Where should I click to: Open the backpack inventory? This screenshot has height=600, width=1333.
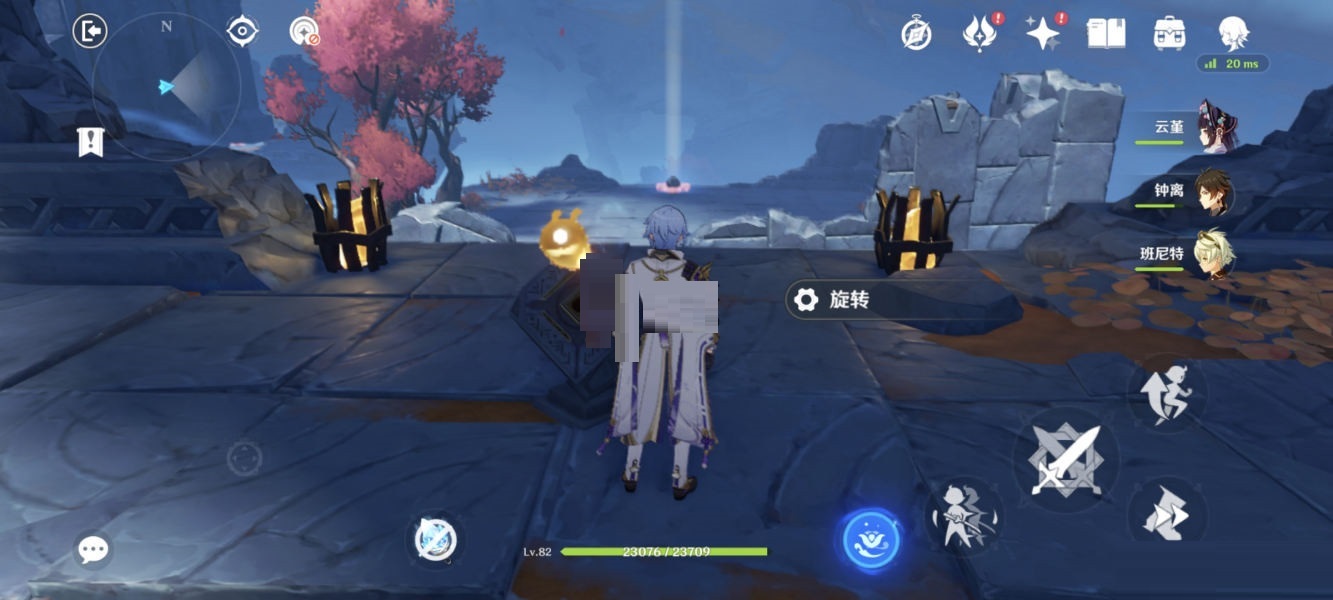(1169, 34)
